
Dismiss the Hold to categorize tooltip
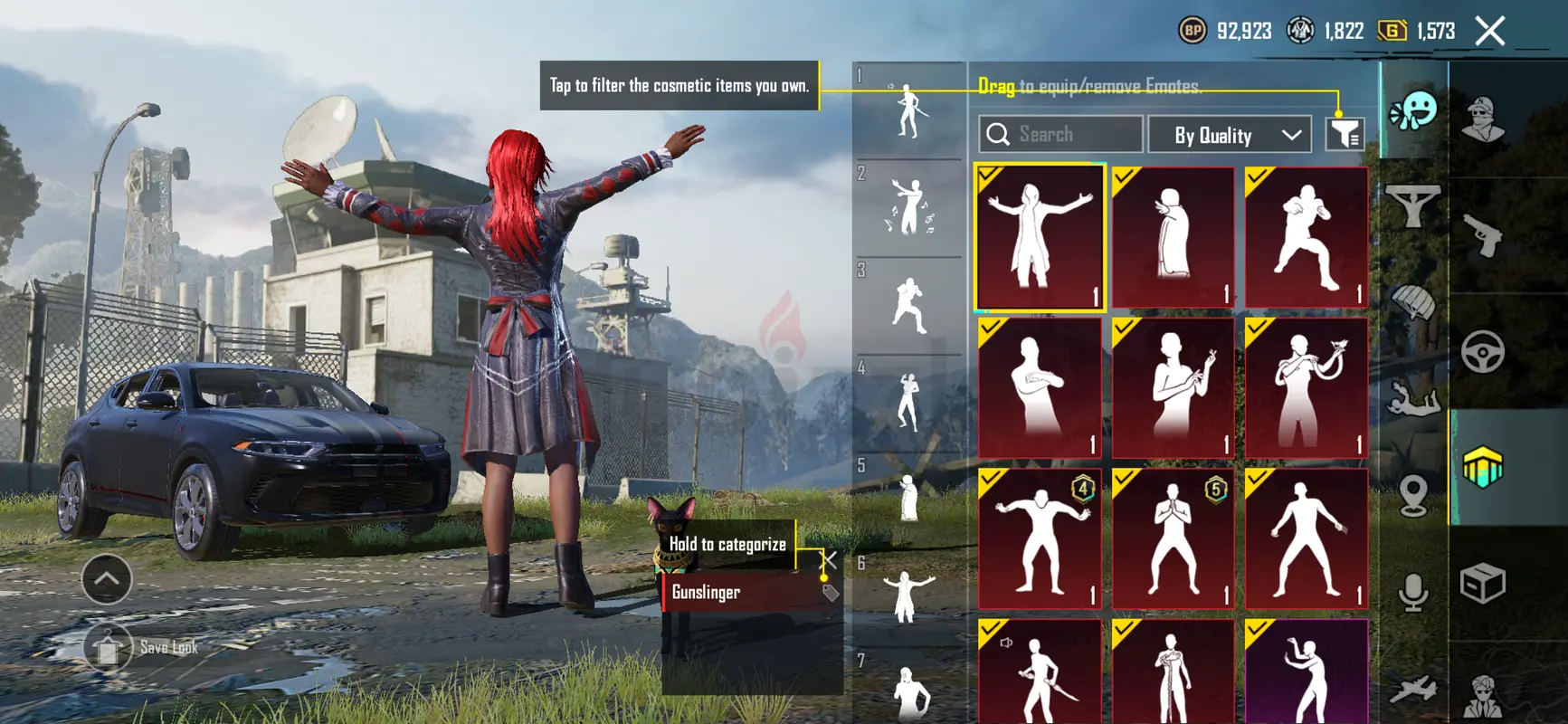click(828, 560)
